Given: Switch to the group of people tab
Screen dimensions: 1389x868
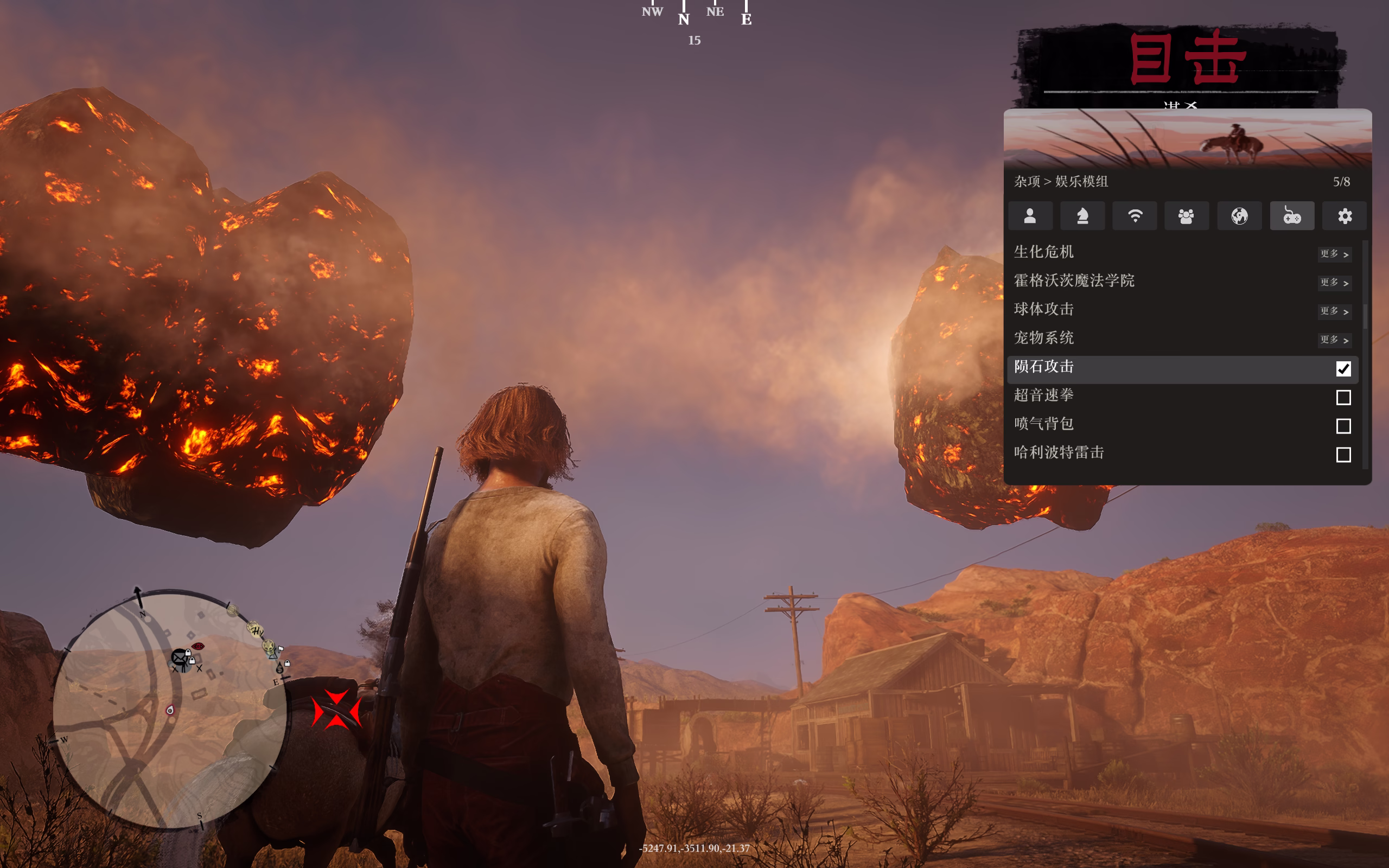Looking at the screenshot, I should click(x=1187, y=216).
